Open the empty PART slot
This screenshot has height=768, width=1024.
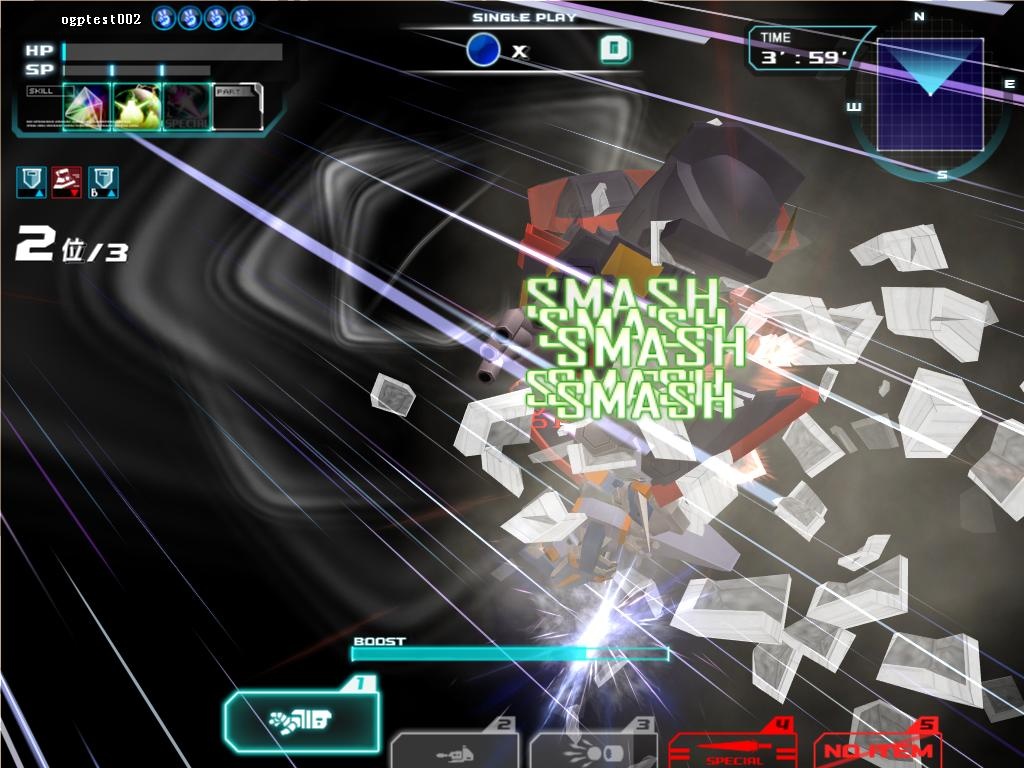point(238,107)
